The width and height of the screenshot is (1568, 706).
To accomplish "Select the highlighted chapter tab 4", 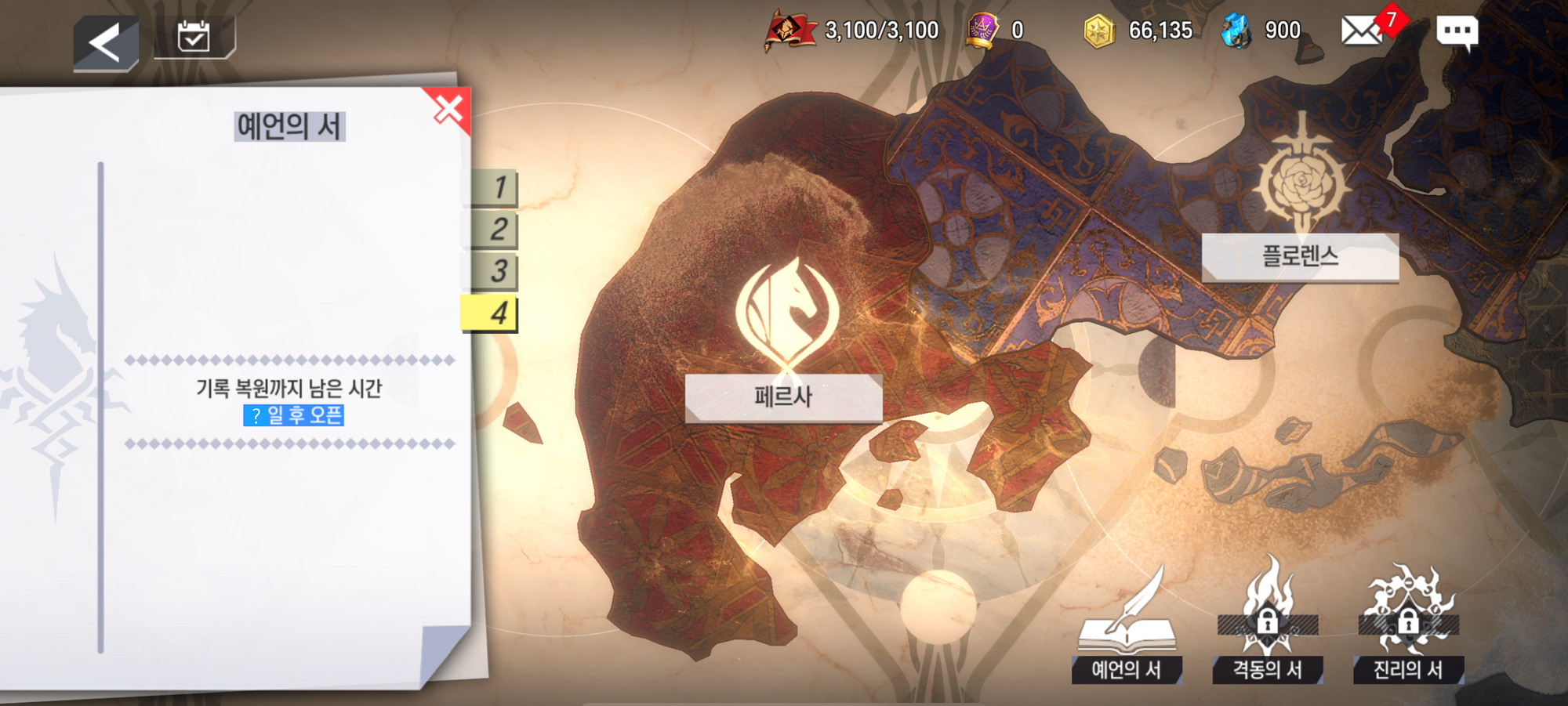I will click(491, 313).
